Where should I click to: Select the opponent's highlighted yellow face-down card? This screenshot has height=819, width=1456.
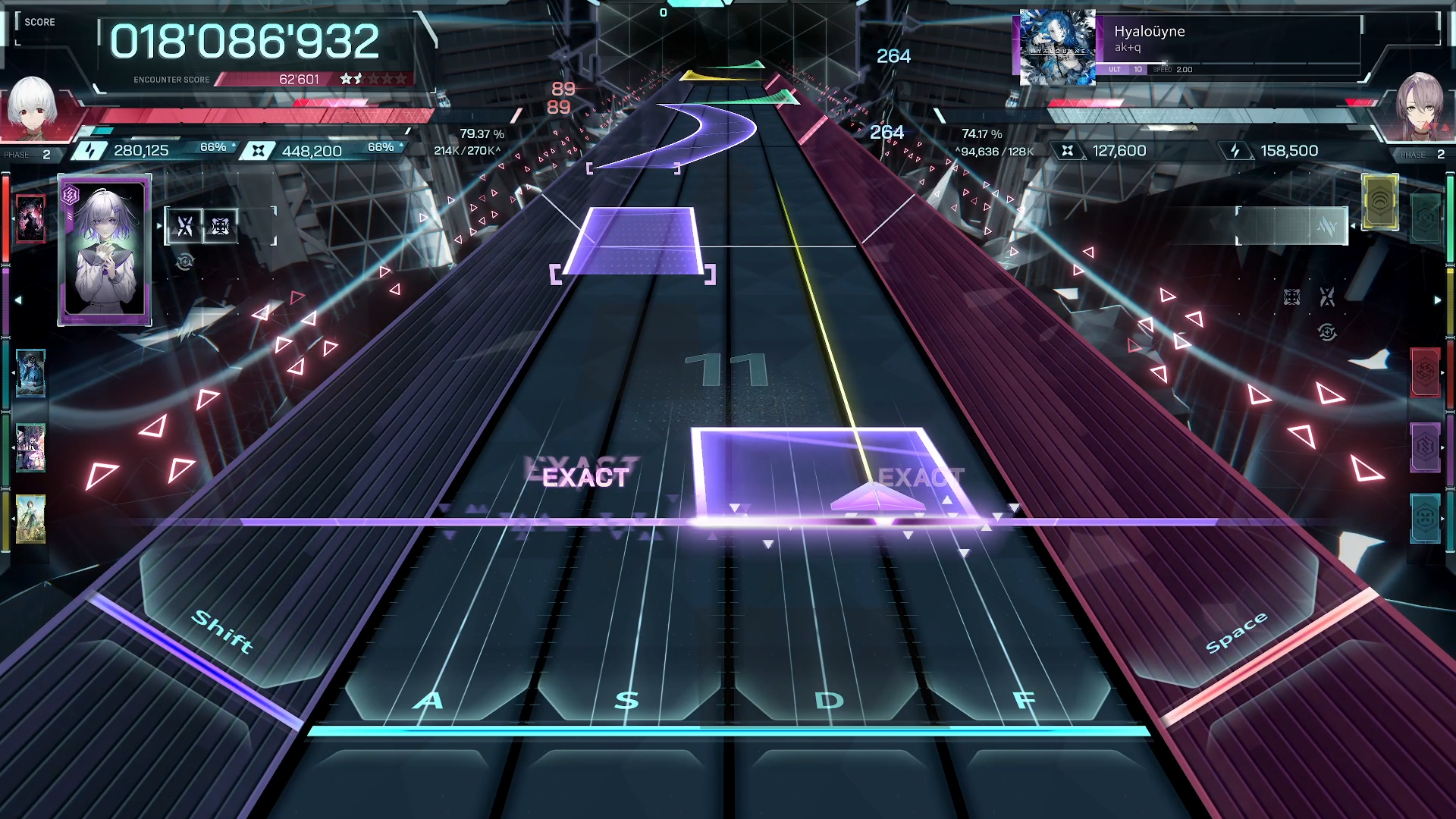click(1379, 202)
